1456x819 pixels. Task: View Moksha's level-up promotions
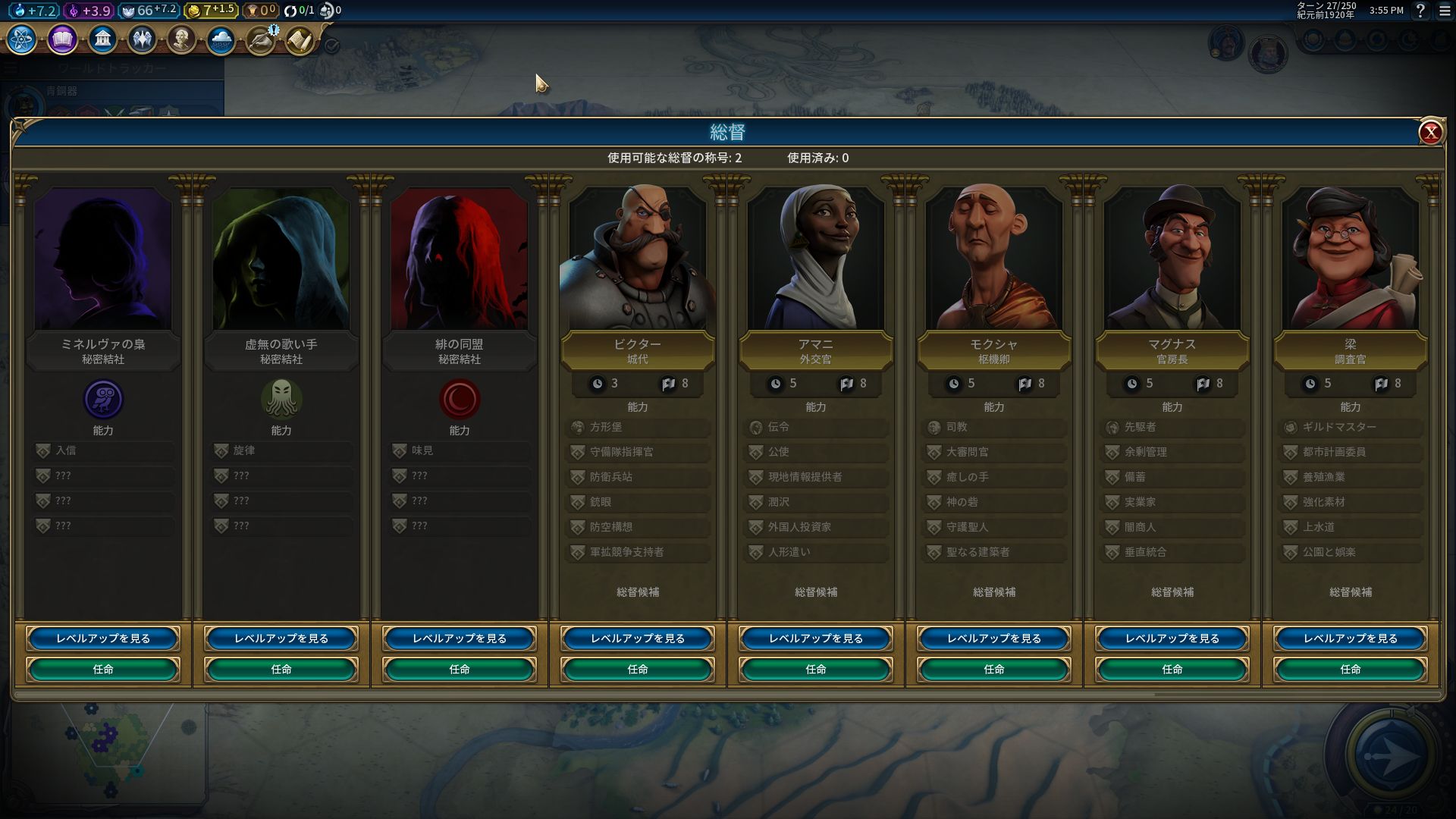(x=993, y=639)
